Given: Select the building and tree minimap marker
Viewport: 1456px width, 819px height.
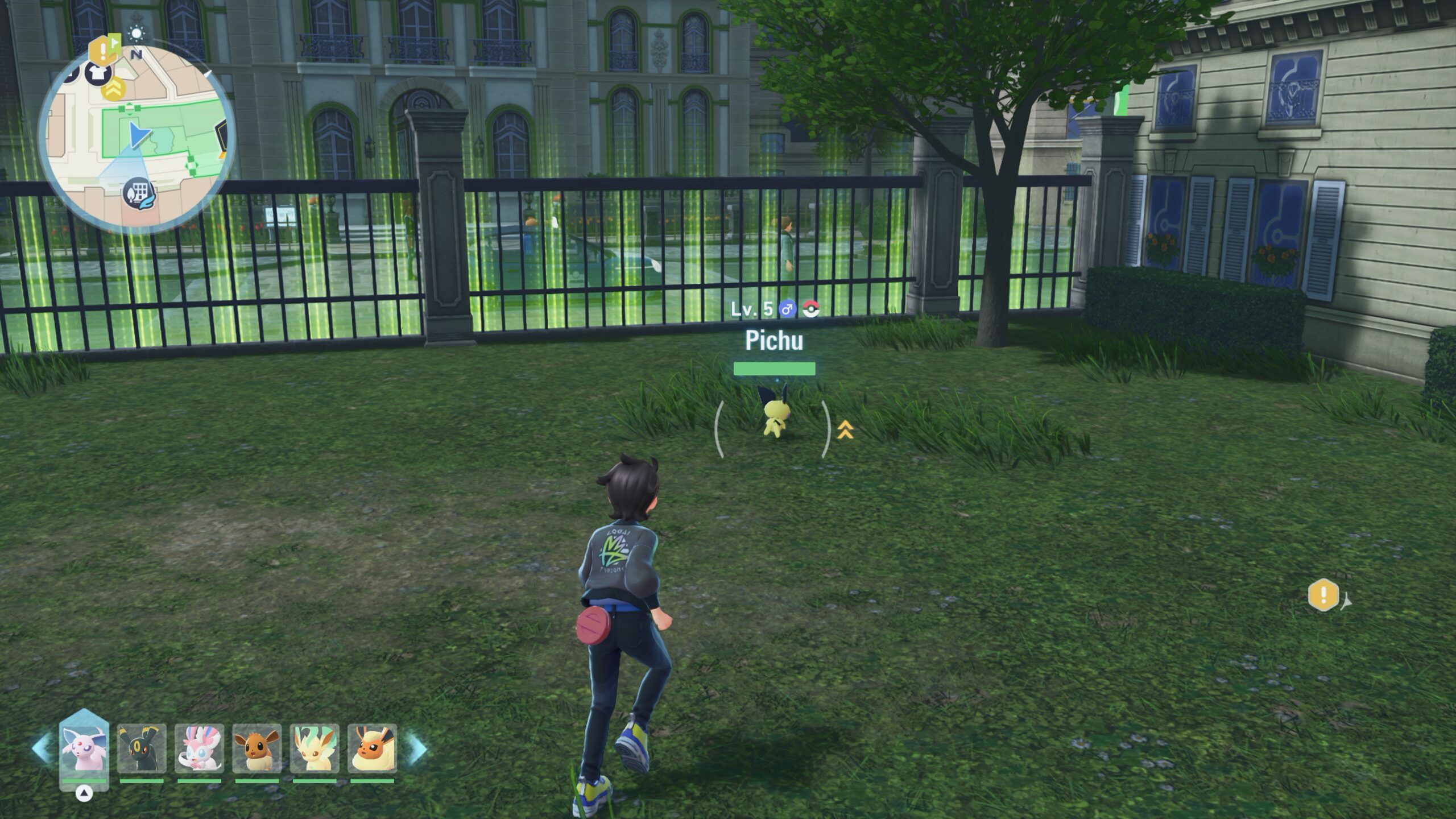Looking at the screenshot, I should coord(138,193).
